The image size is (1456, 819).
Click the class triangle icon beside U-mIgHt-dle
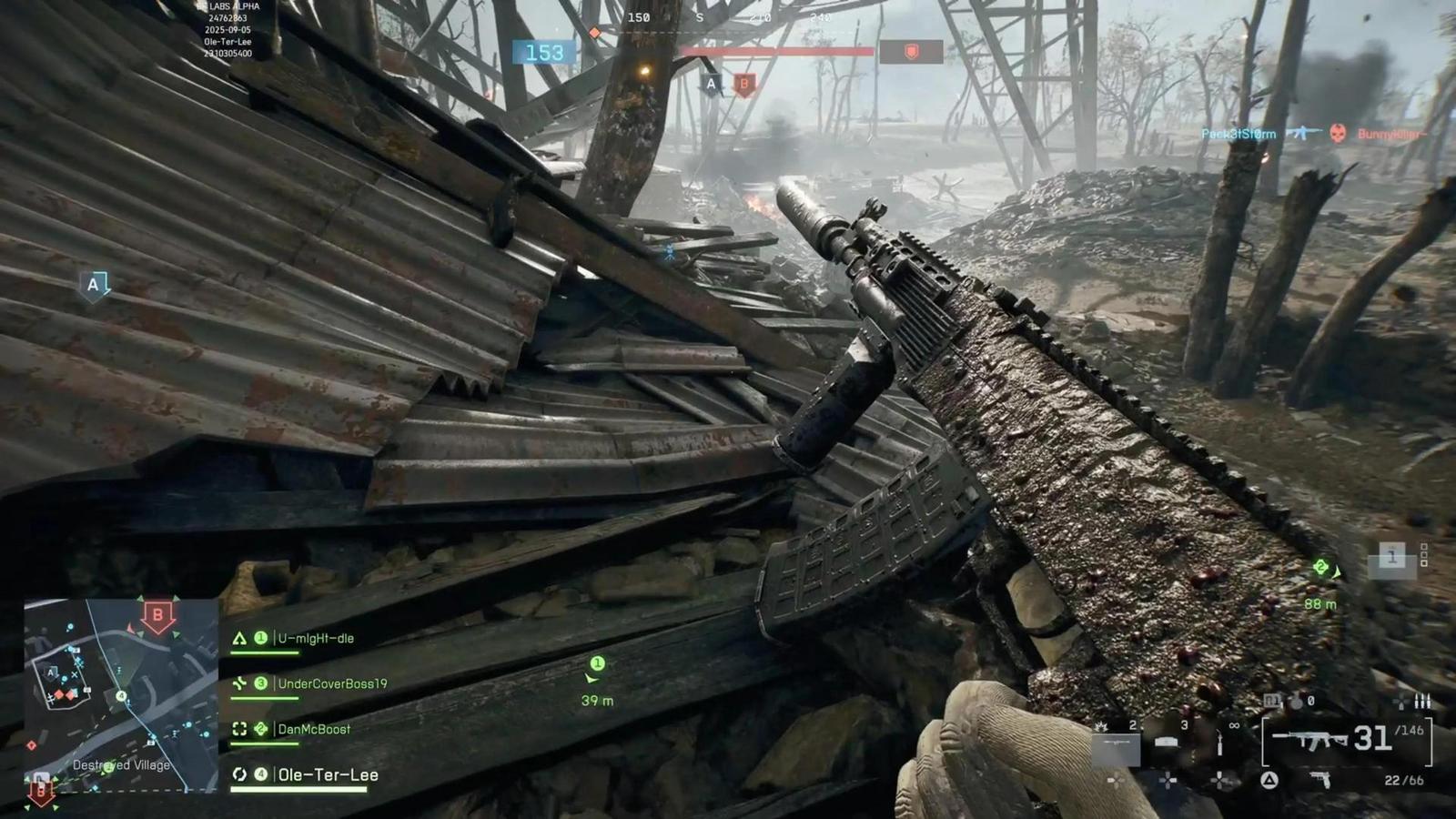pyautogui.click(x=239, y=640)
